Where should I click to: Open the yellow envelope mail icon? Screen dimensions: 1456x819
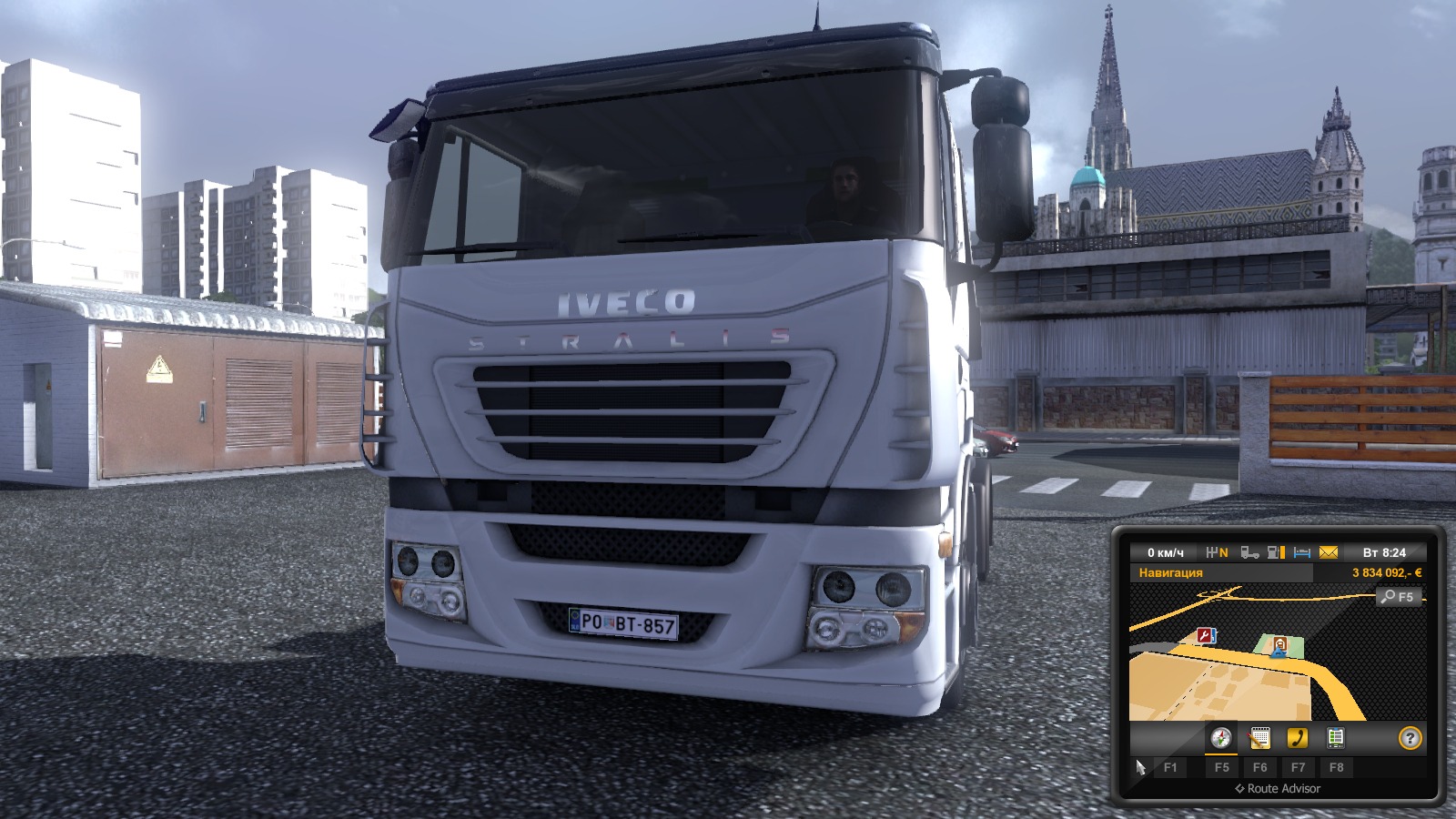(1328, 552)
